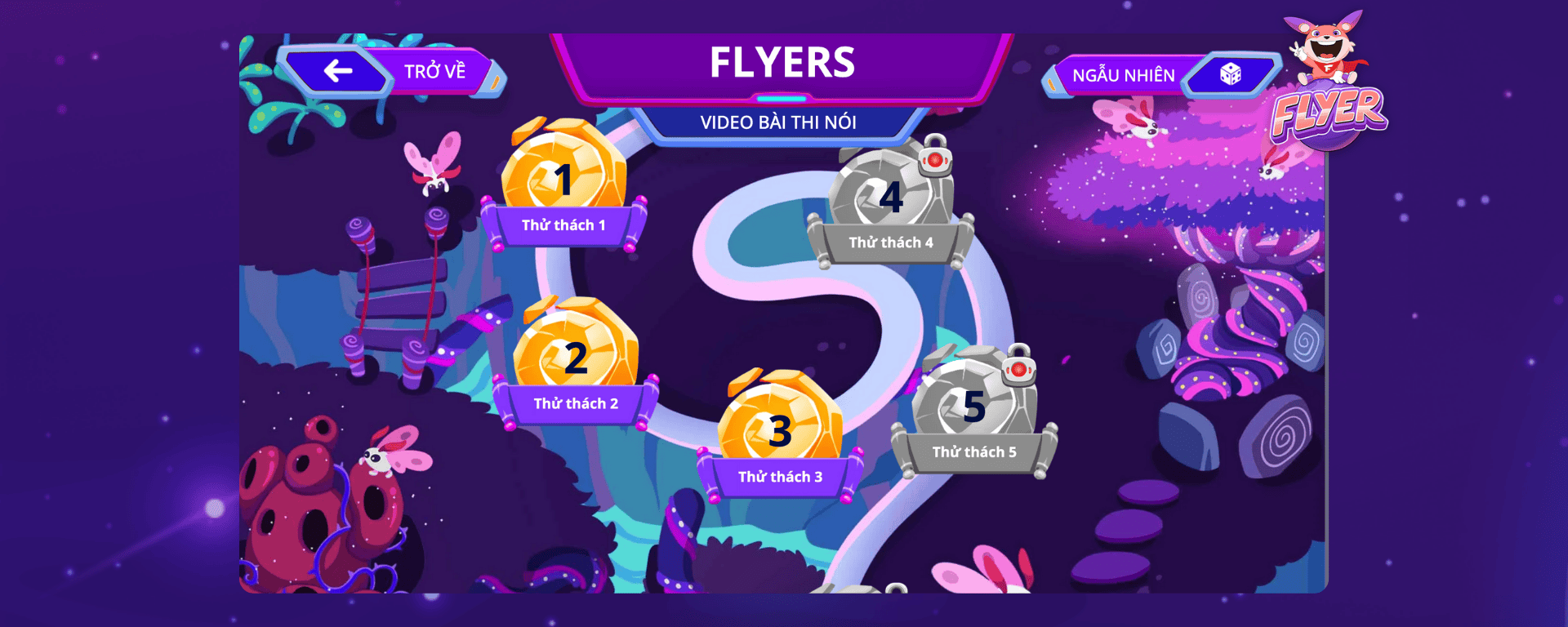The height and width of the screenshot is (627, 1568).
Task: Open Thử thách 3 from its label
Action: (782, 476)
